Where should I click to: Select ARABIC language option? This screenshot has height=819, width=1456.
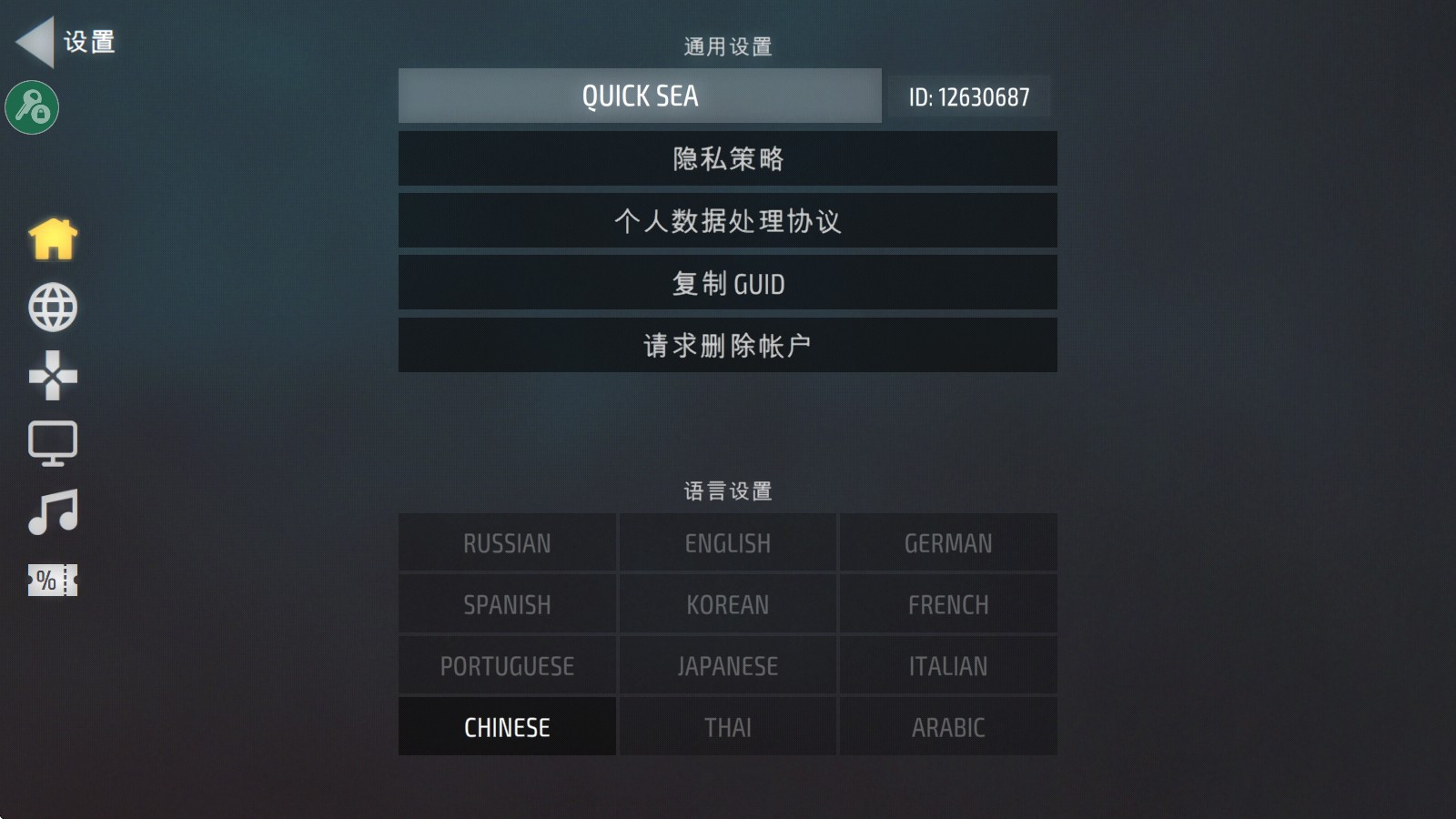(947, 727)
